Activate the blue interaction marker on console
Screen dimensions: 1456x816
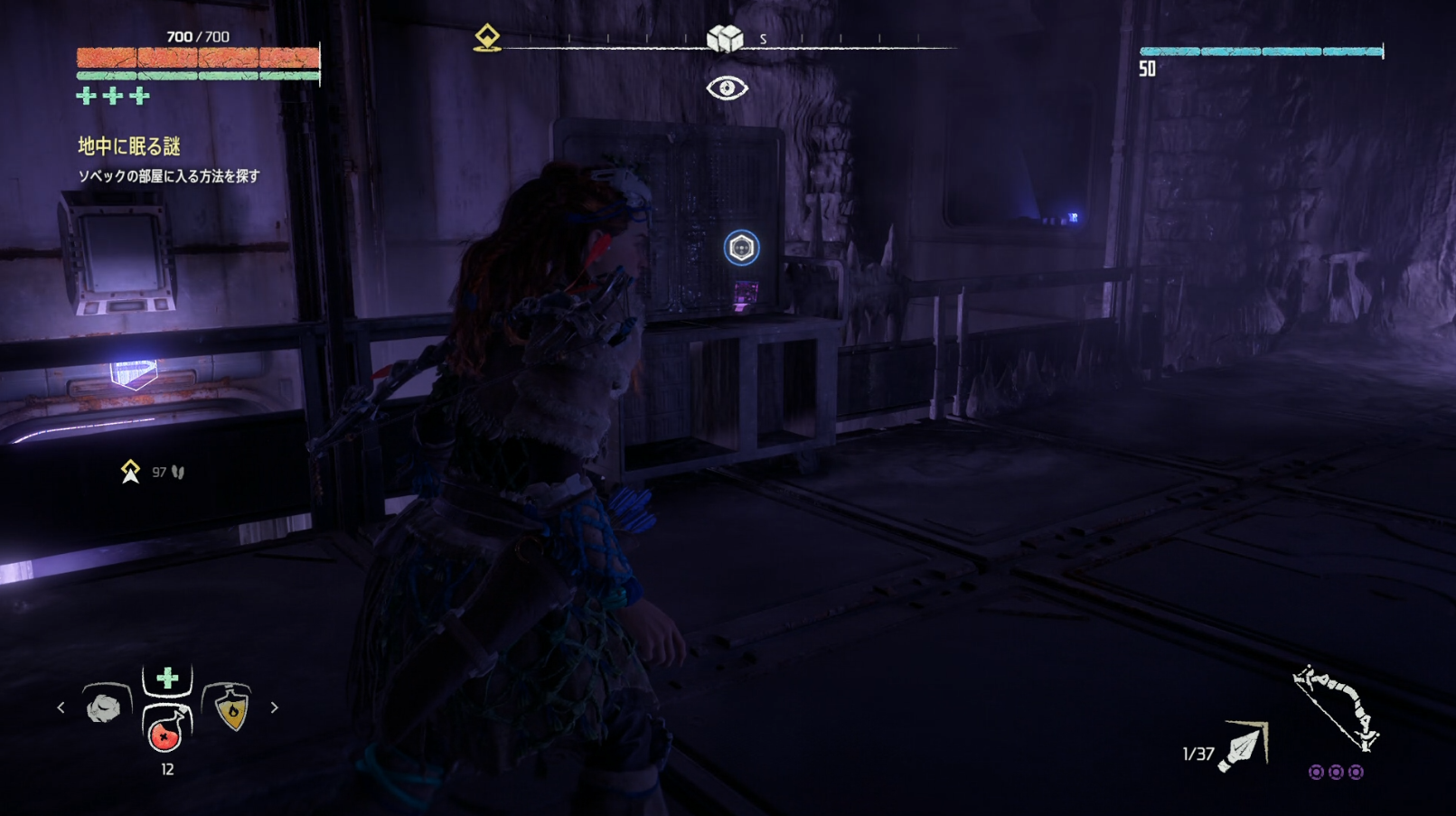click(741, 248)
